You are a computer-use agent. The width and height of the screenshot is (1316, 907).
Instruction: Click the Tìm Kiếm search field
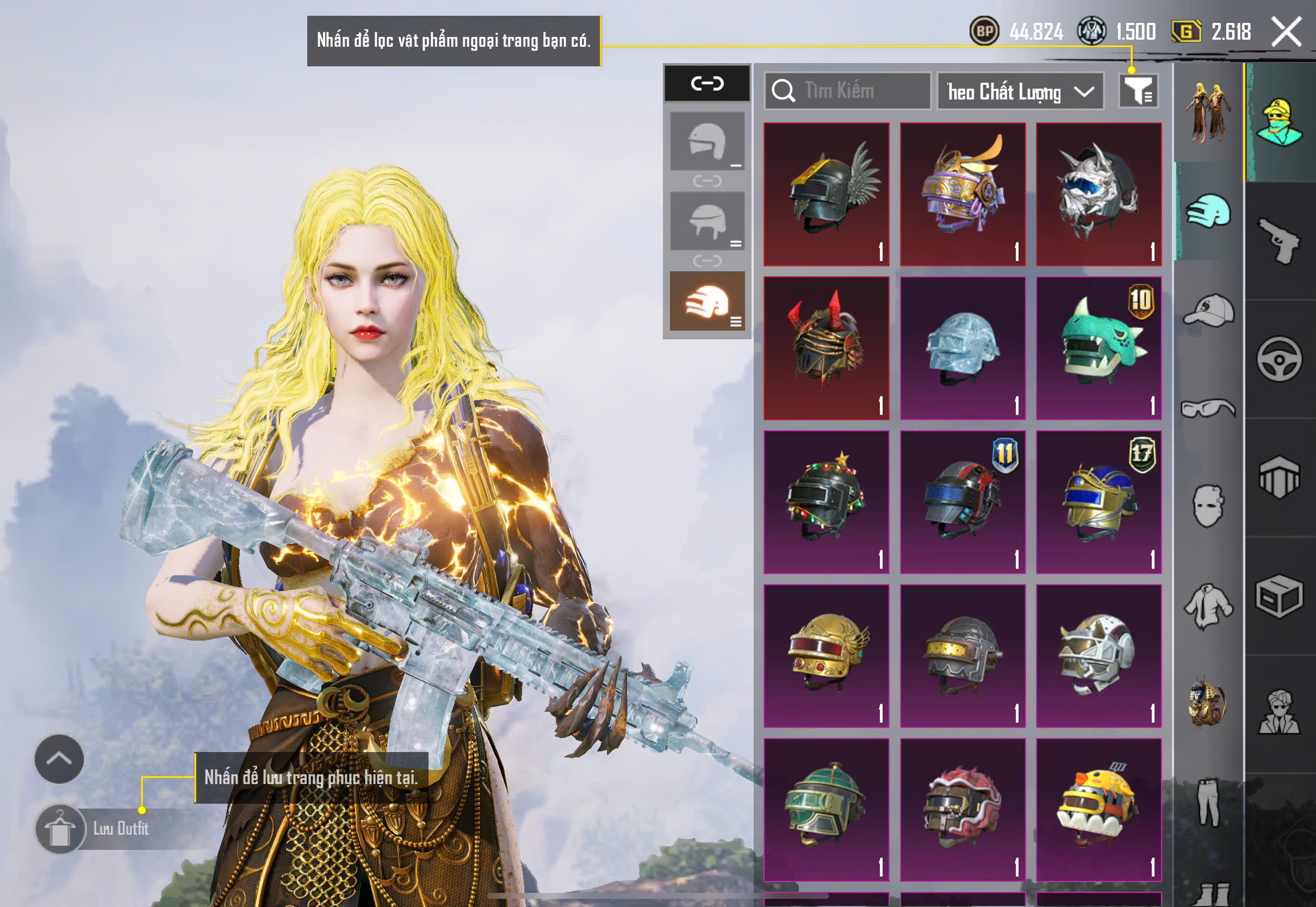click(848, 91)
